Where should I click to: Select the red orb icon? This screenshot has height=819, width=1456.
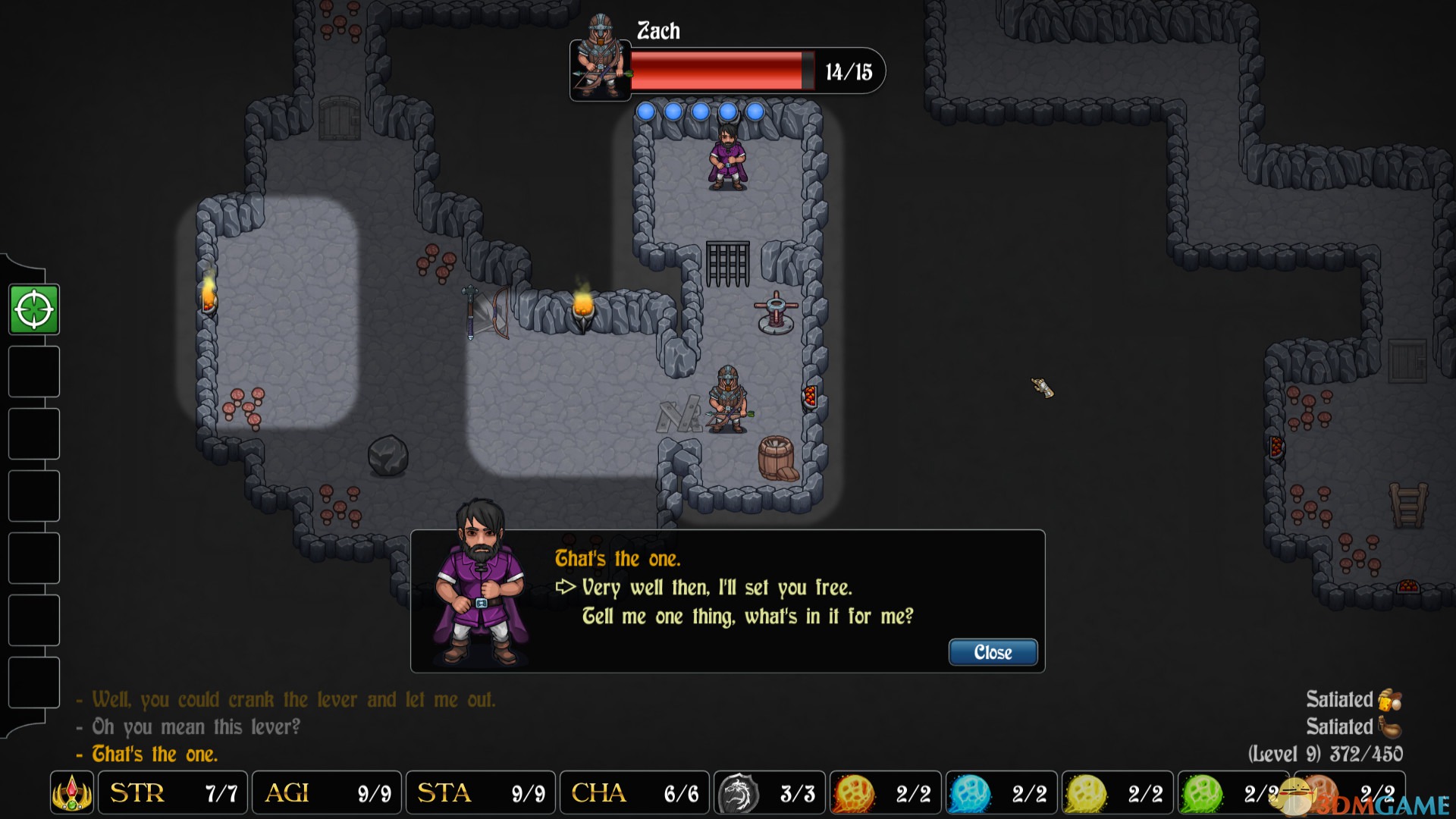pyautogui.click(x=854, y=793)
